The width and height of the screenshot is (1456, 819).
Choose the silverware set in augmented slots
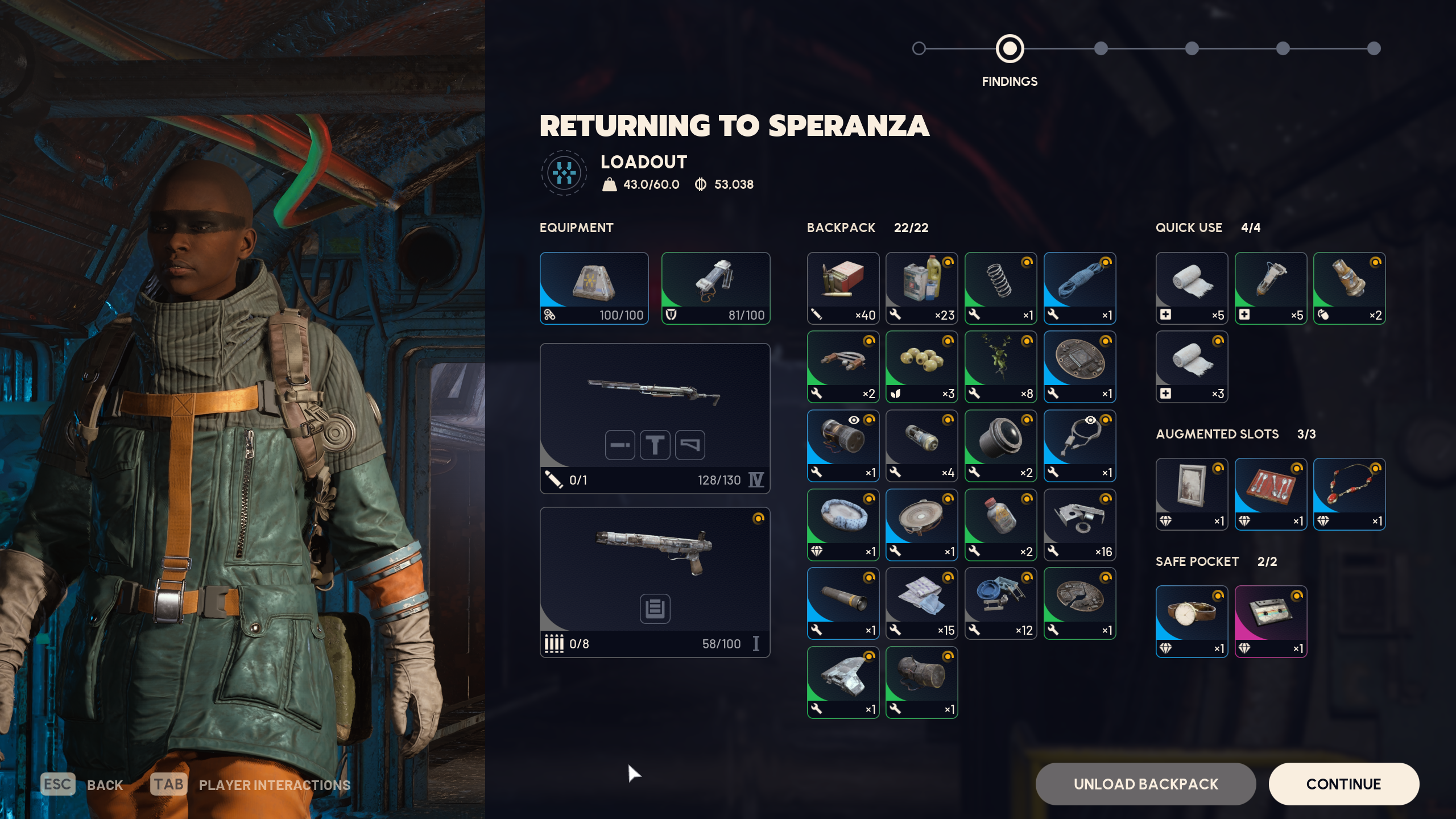pyautogui.click(x=1271, y=494)
